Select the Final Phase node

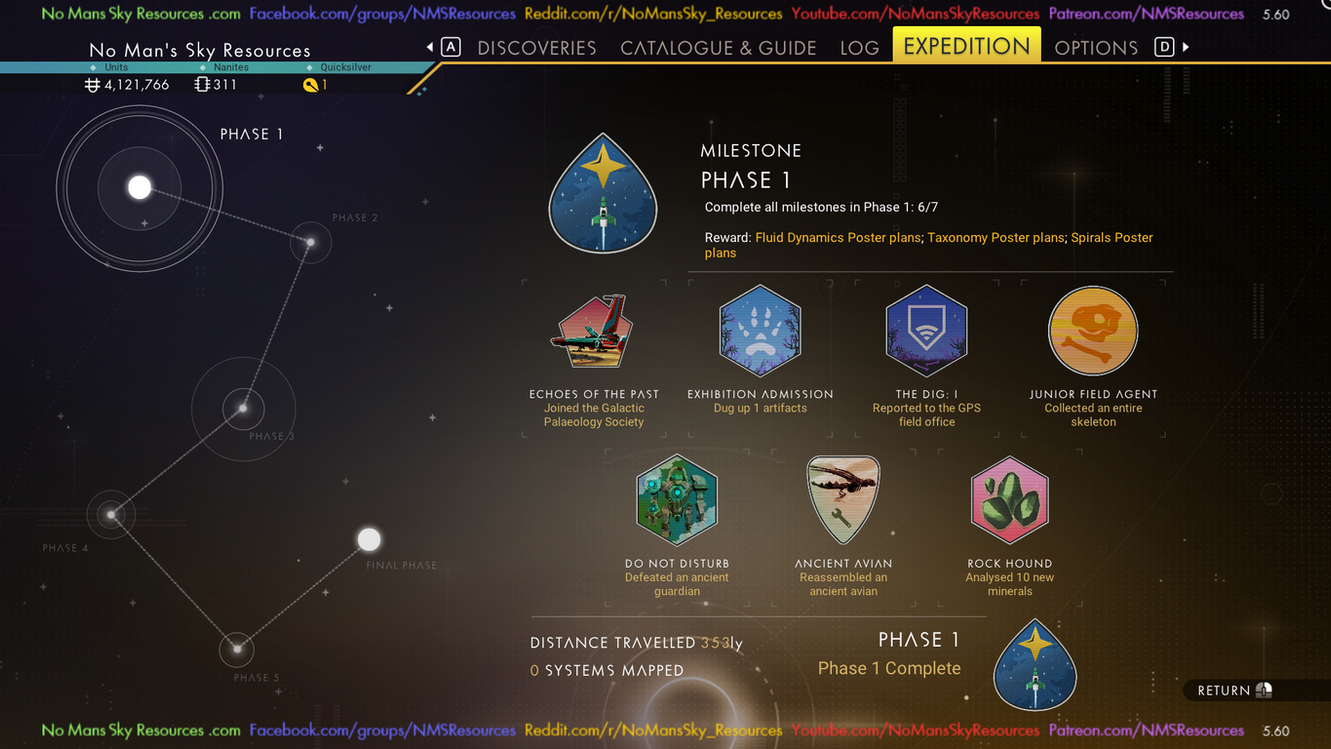click(x=369, y=540)
